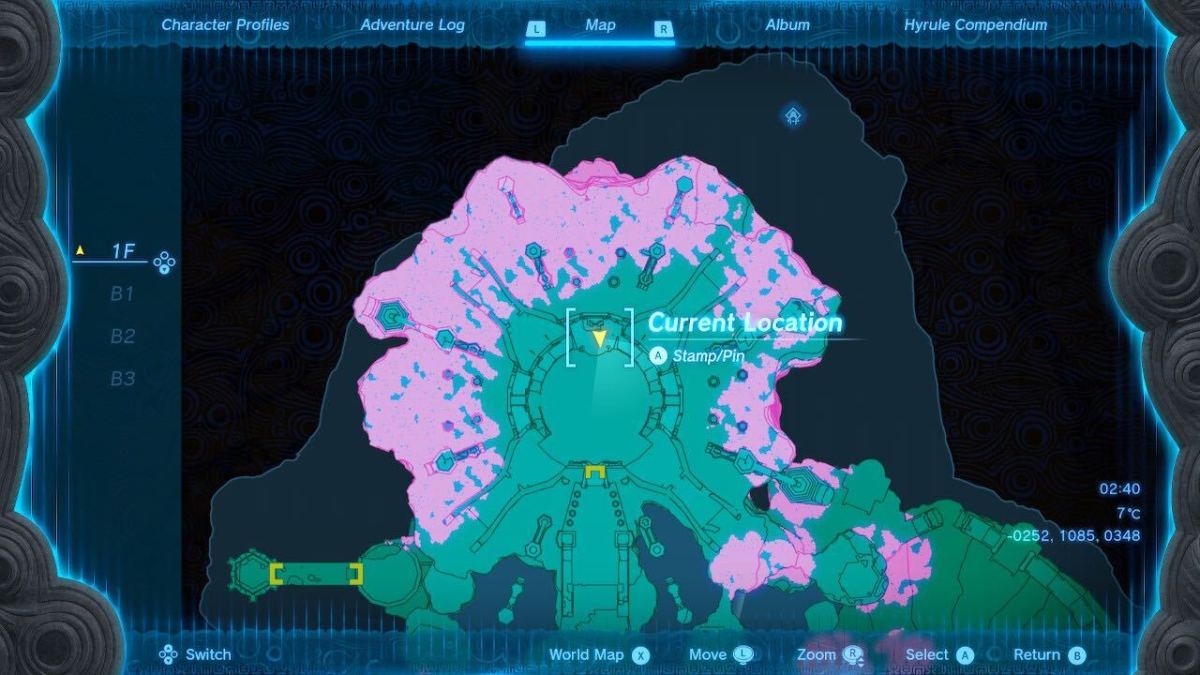
Task: Click the yellow current location arrow marker
Action: [x=599, y=339]
